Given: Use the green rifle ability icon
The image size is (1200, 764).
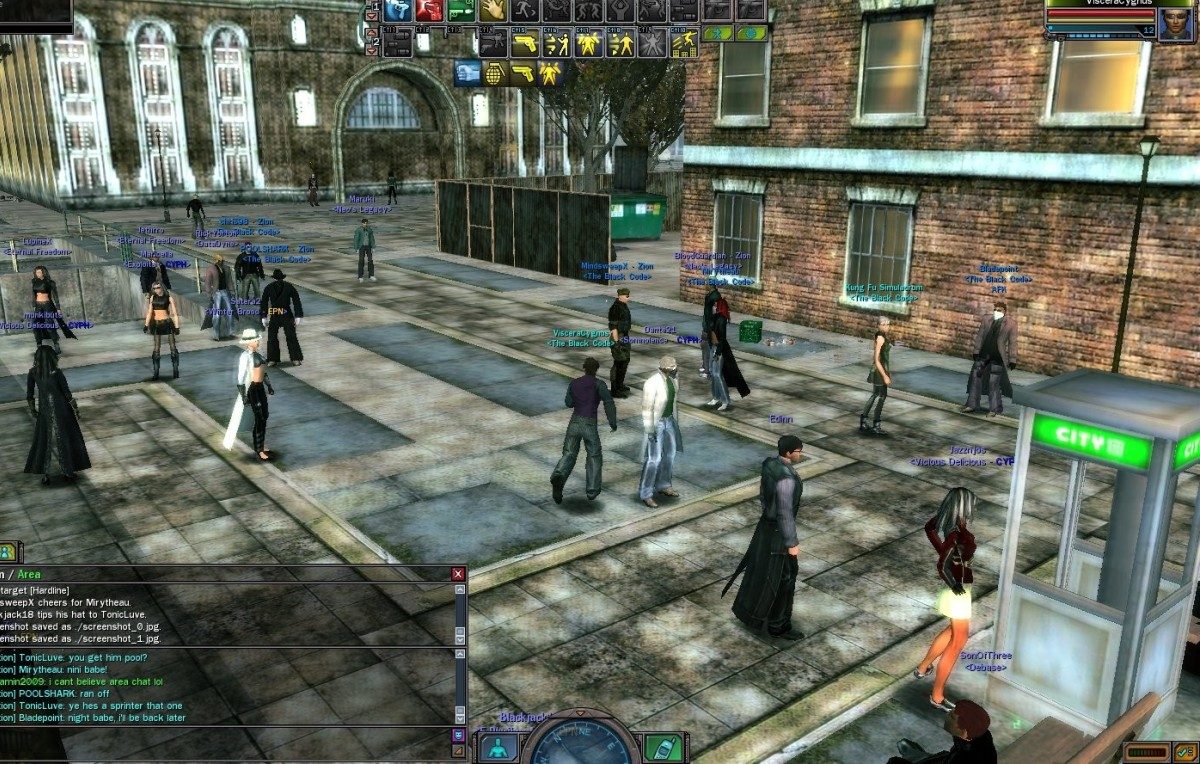Looking at the screenshot, I should tap(461, 10).
